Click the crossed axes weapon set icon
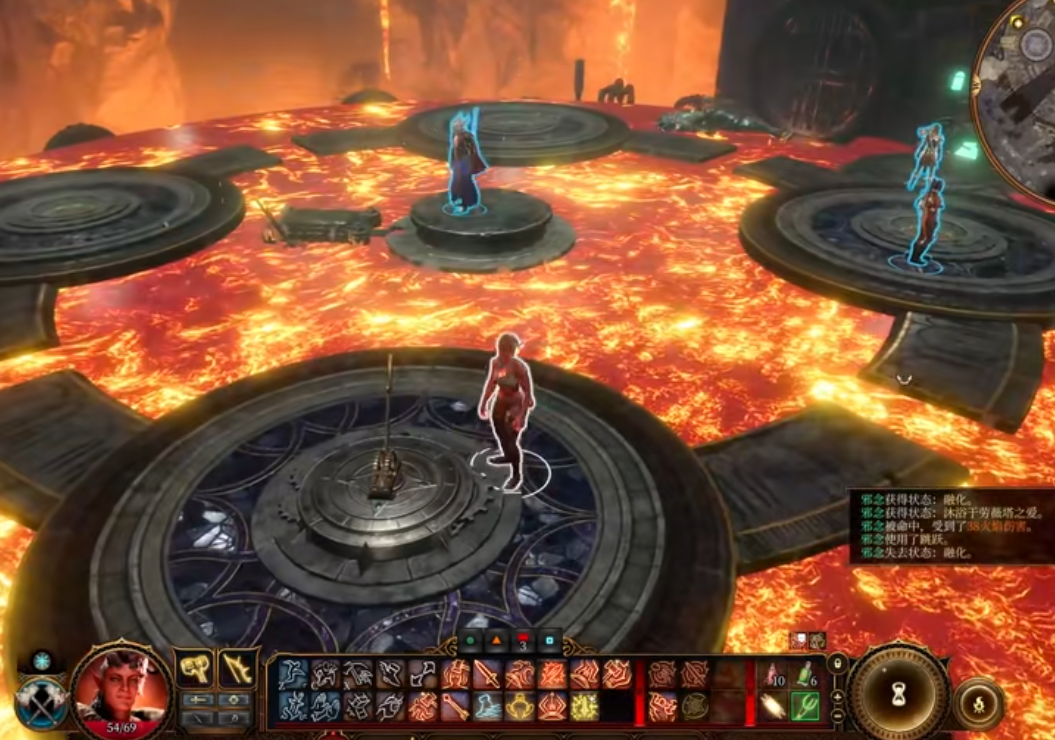Image resolution: width=1055 pixels, height=740 pixels. 42,699
